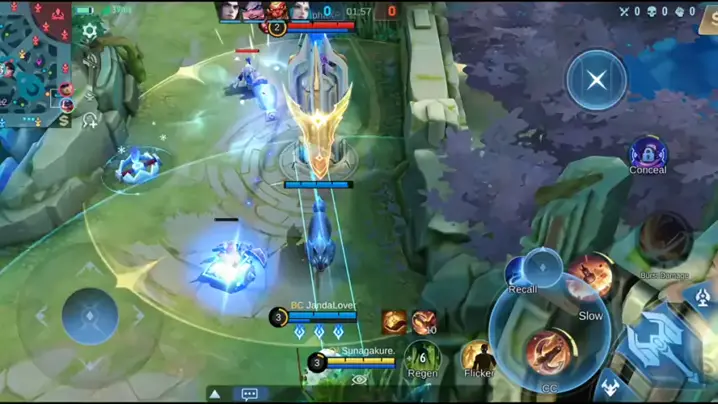Touch the movement joystick
The height and width of the screenshot is (404, 718).
[90, 315]
